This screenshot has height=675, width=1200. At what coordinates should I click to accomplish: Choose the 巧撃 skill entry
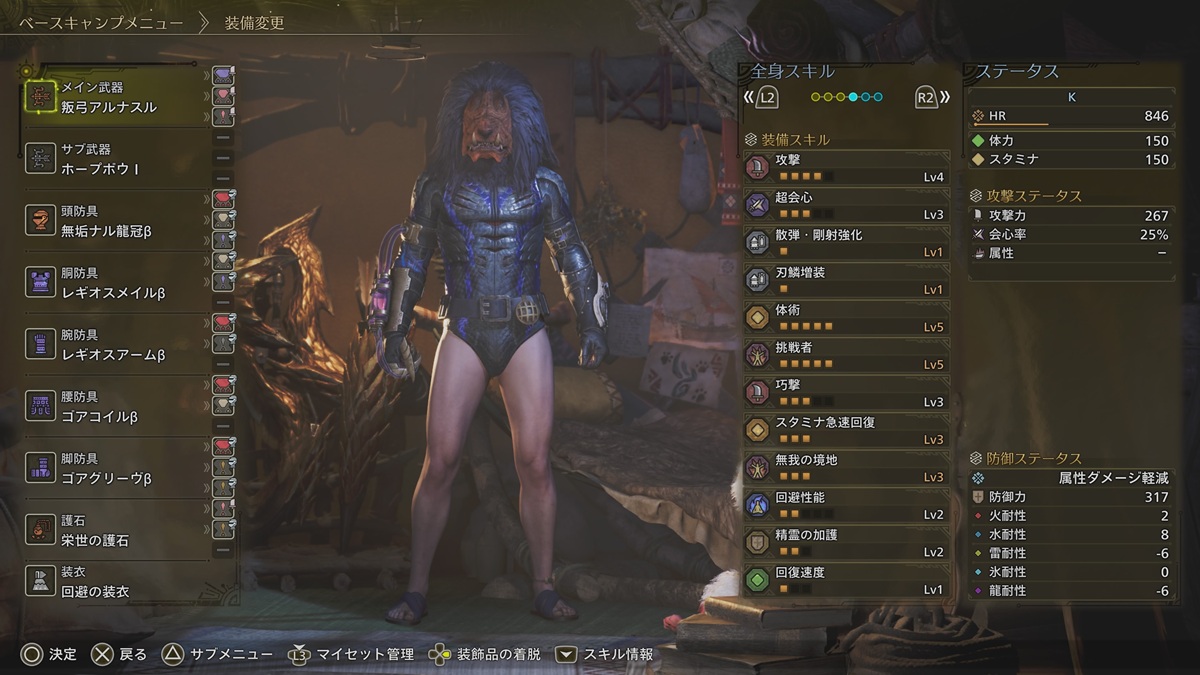pos(846,393)
